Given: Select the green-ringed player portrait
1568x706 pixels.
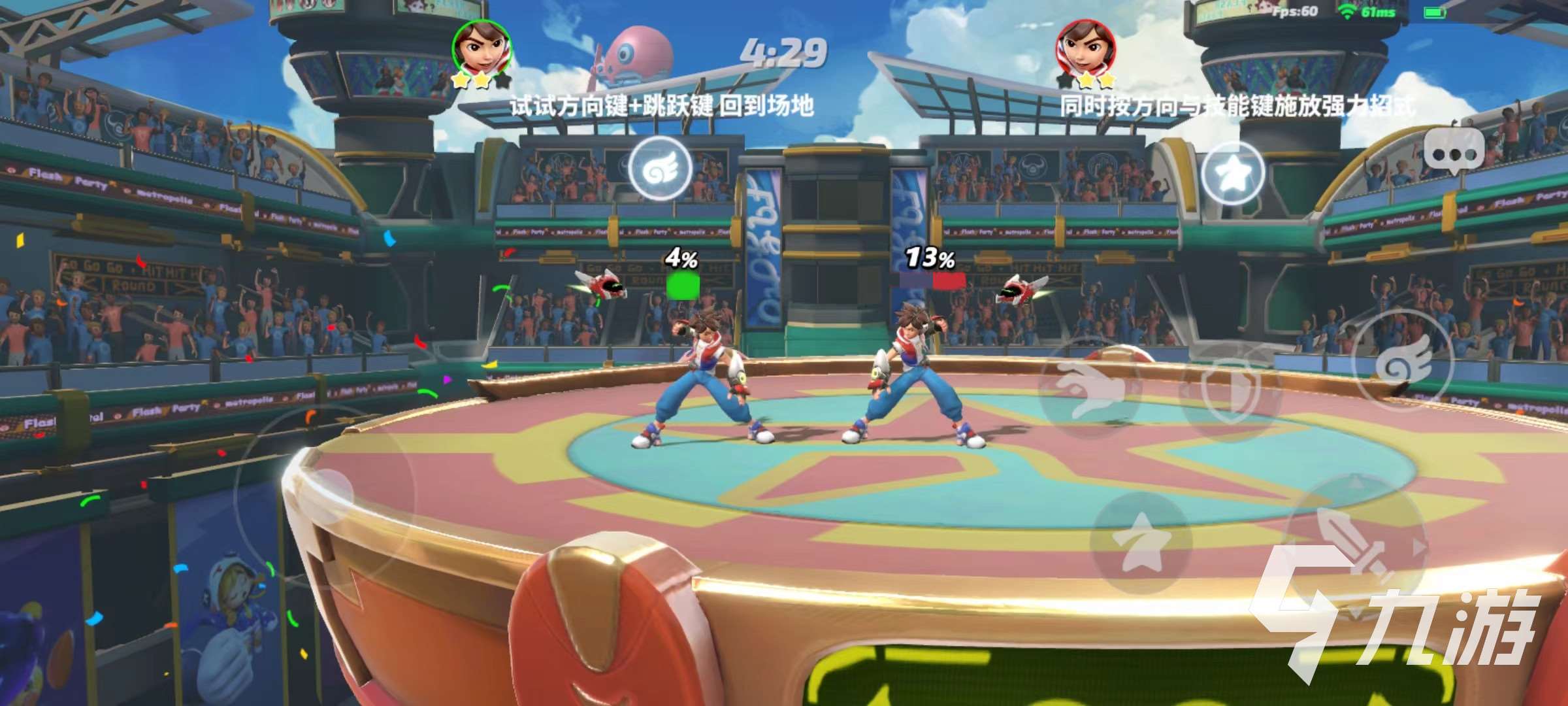Looking at the screenshot, I should click(482, 49).
